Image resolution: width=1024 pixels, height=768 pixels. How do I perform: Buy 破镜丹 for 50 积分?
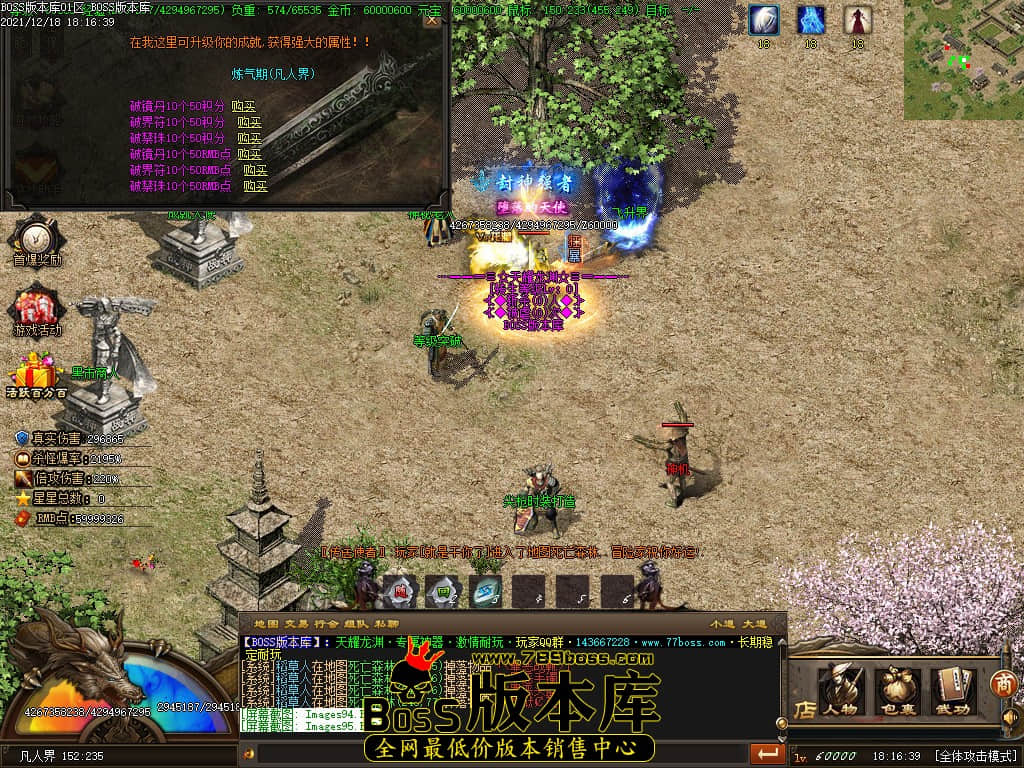(244, 106)
